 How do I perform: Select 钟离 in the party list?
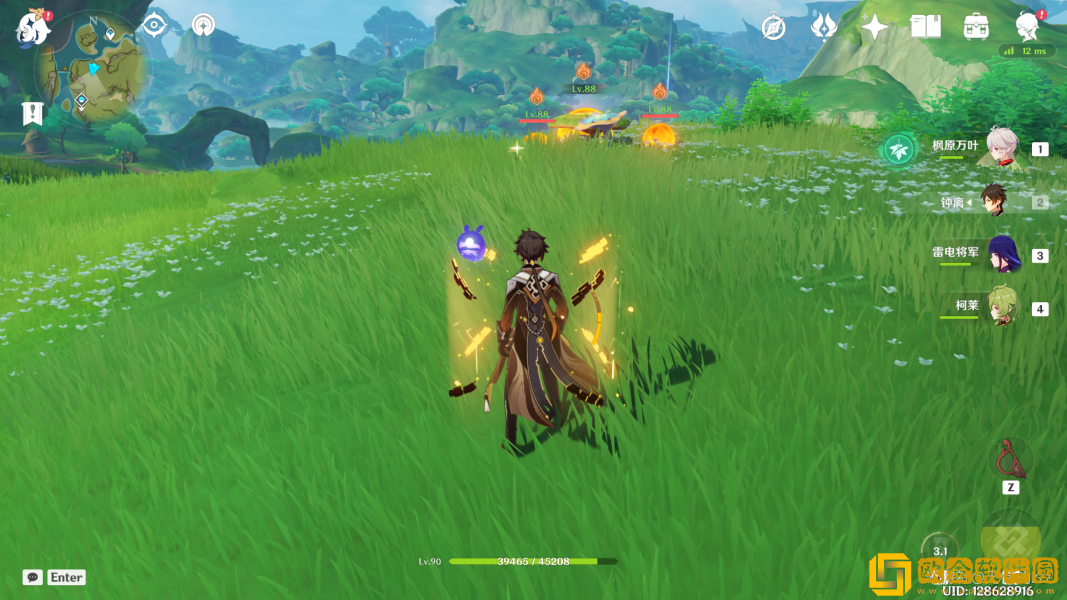(x=993, y=201)
